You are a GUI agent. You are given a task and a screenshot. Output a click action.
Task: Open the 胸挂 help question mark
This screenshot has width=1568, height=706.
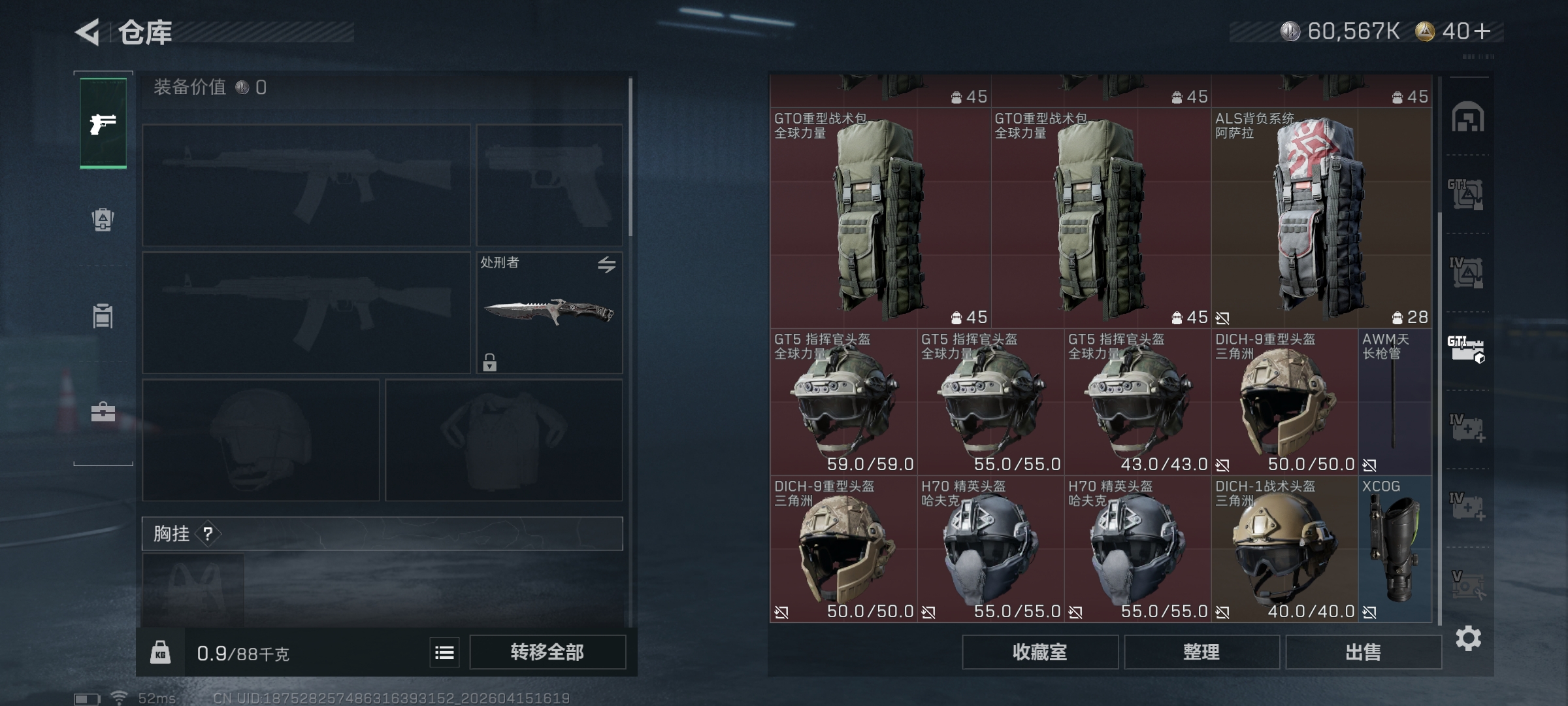(x=208, y=534)
